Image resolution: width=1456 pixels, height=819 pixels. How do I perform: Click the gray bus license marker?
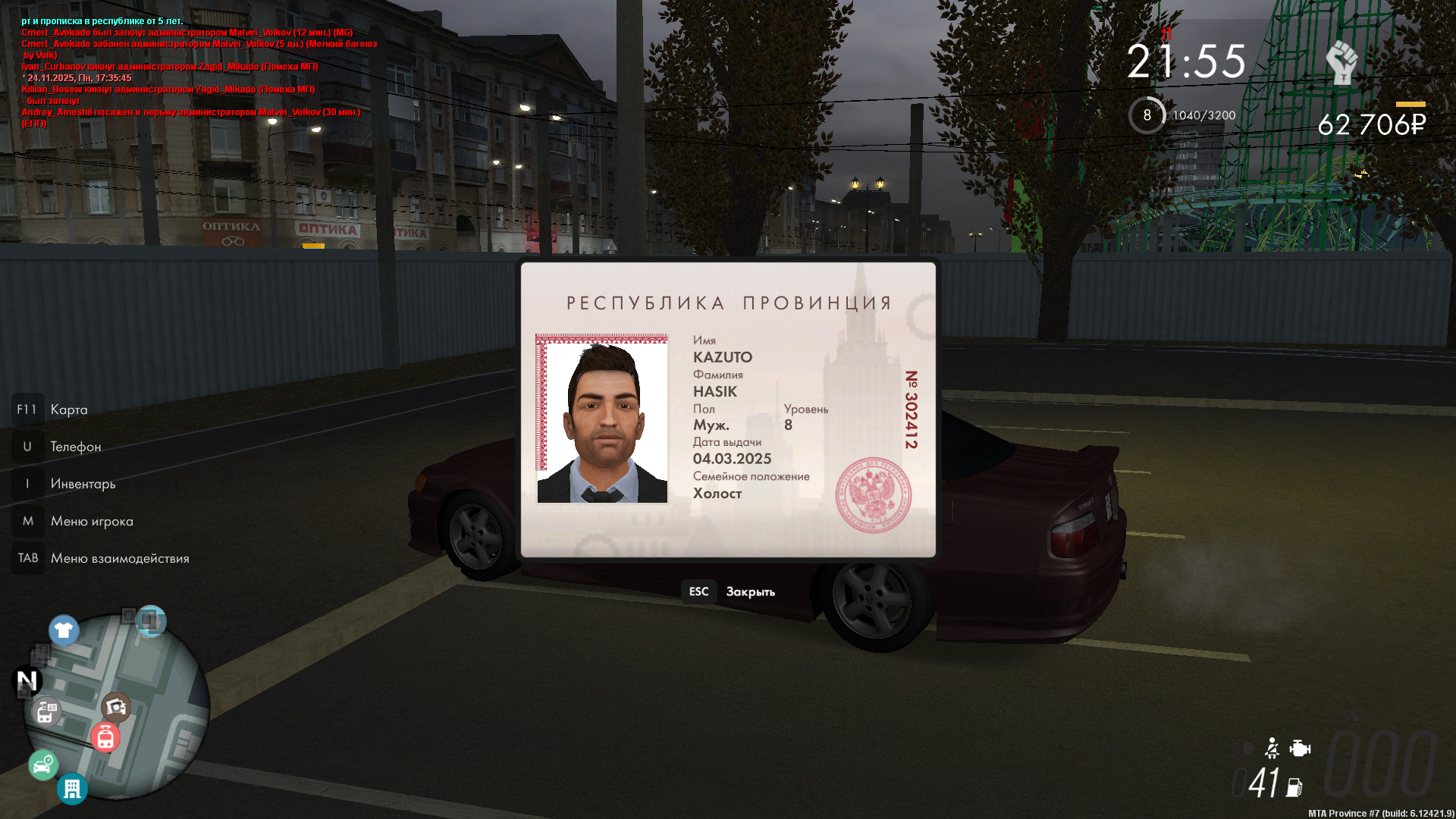pyautogui.click(x=46, y=712)
